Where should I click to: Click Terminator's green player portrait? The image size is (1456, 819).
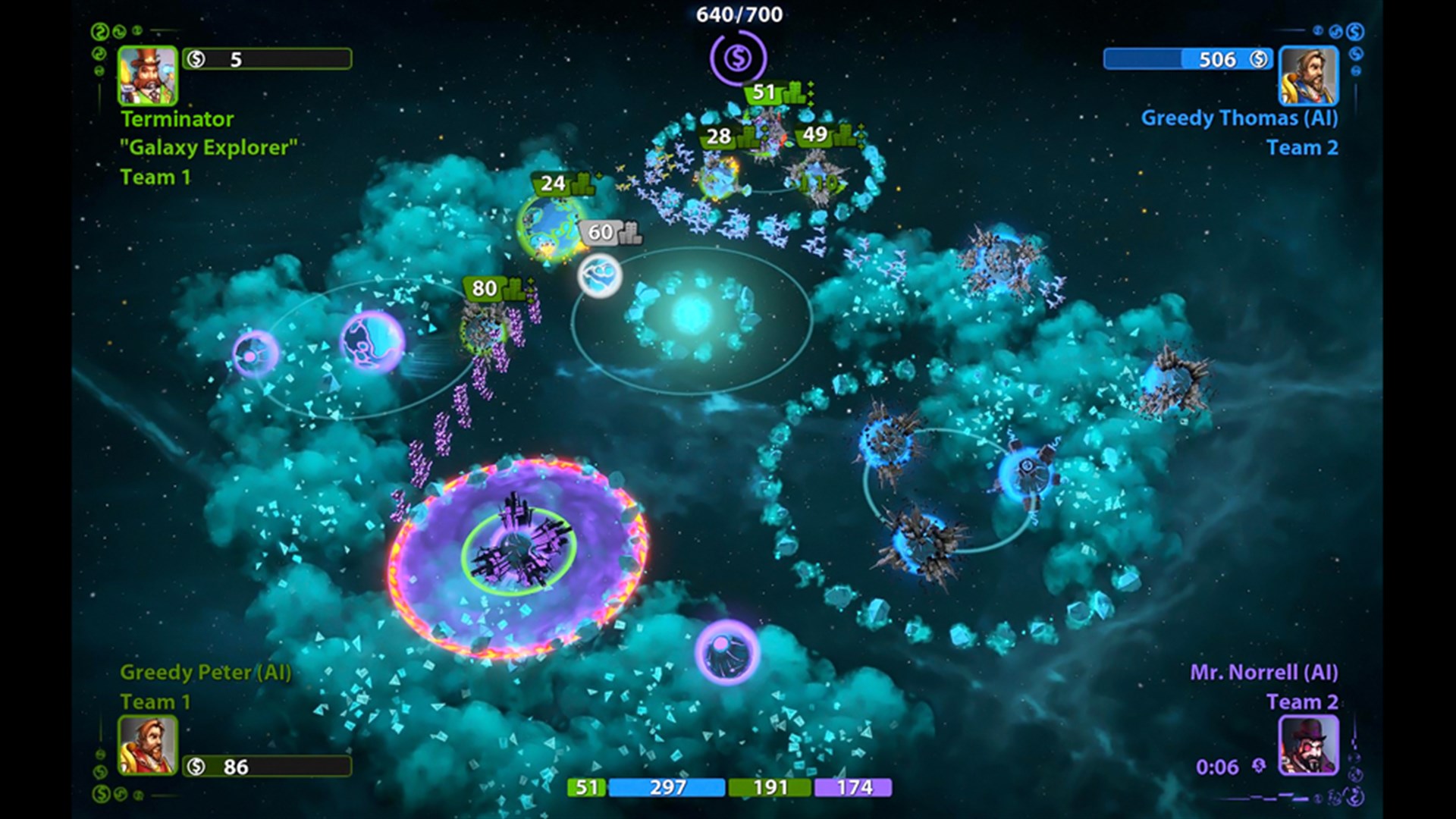(148, 76)
